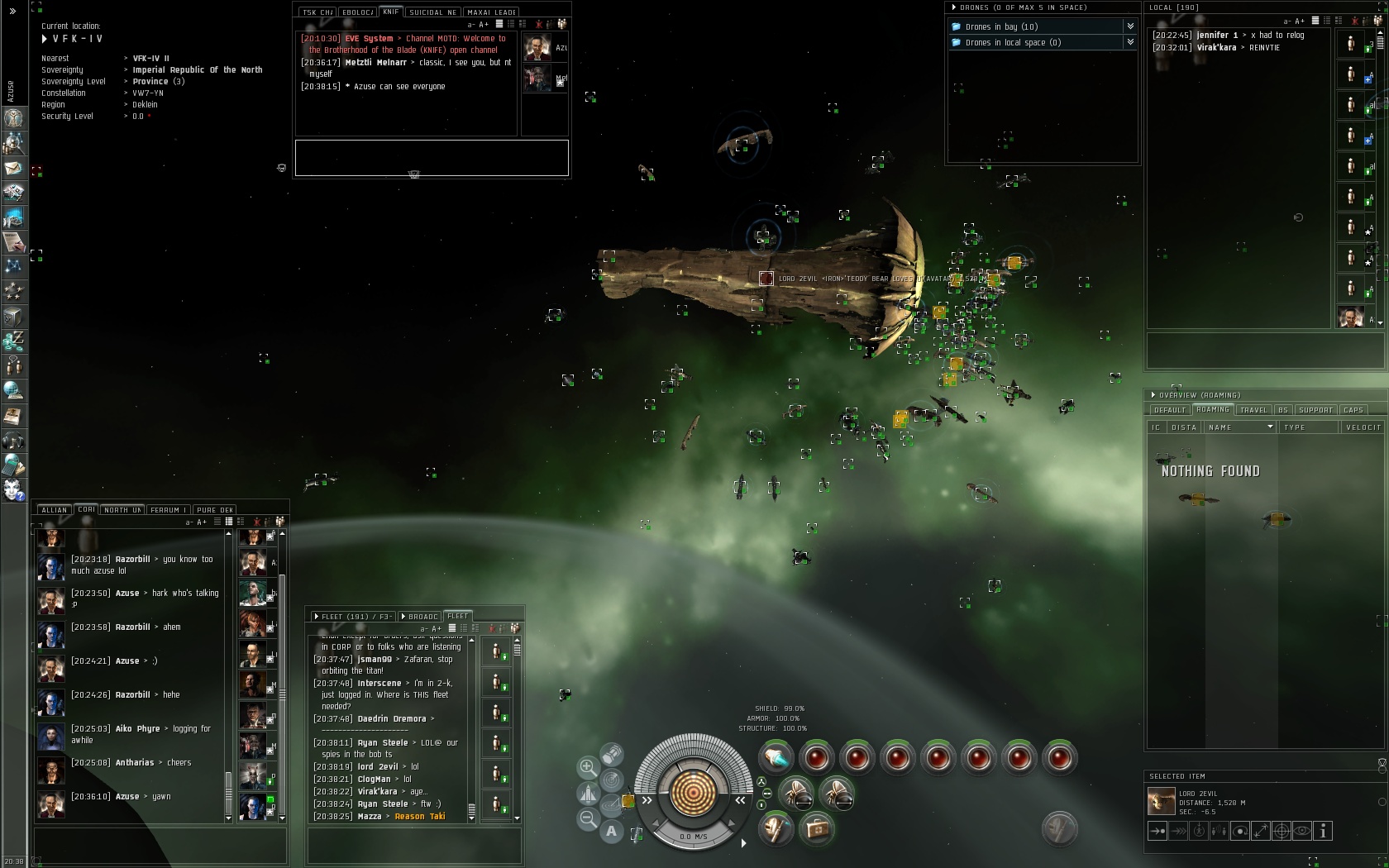
Task: Open the Suicidal Ne chat tab
Action: (432, 12)
